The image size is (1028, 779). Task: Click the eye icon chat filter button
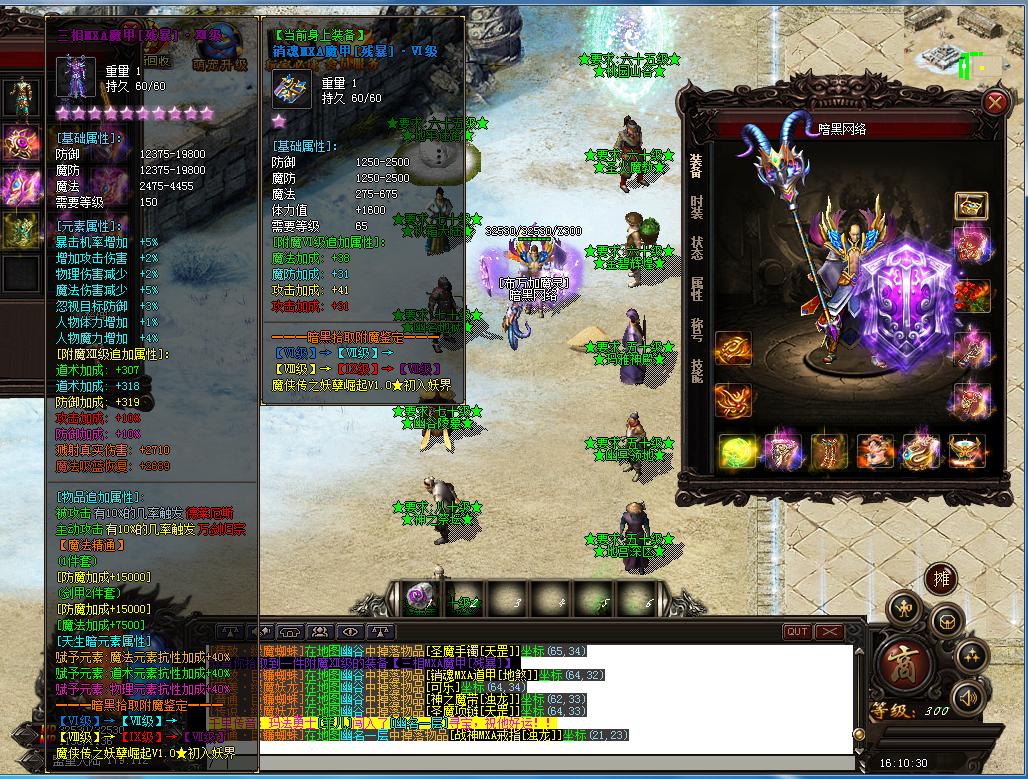[x=350, y=632]
